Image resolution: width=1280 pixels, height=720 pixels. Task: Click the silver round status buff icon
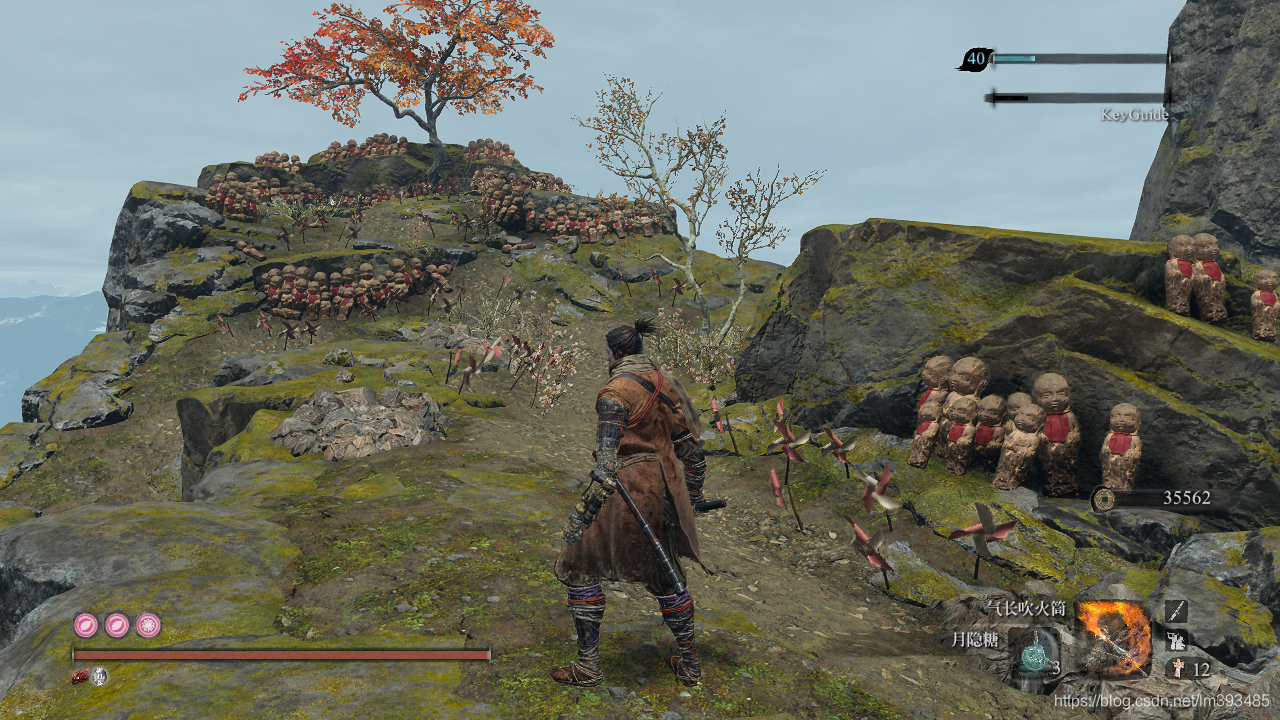[100, 677]
